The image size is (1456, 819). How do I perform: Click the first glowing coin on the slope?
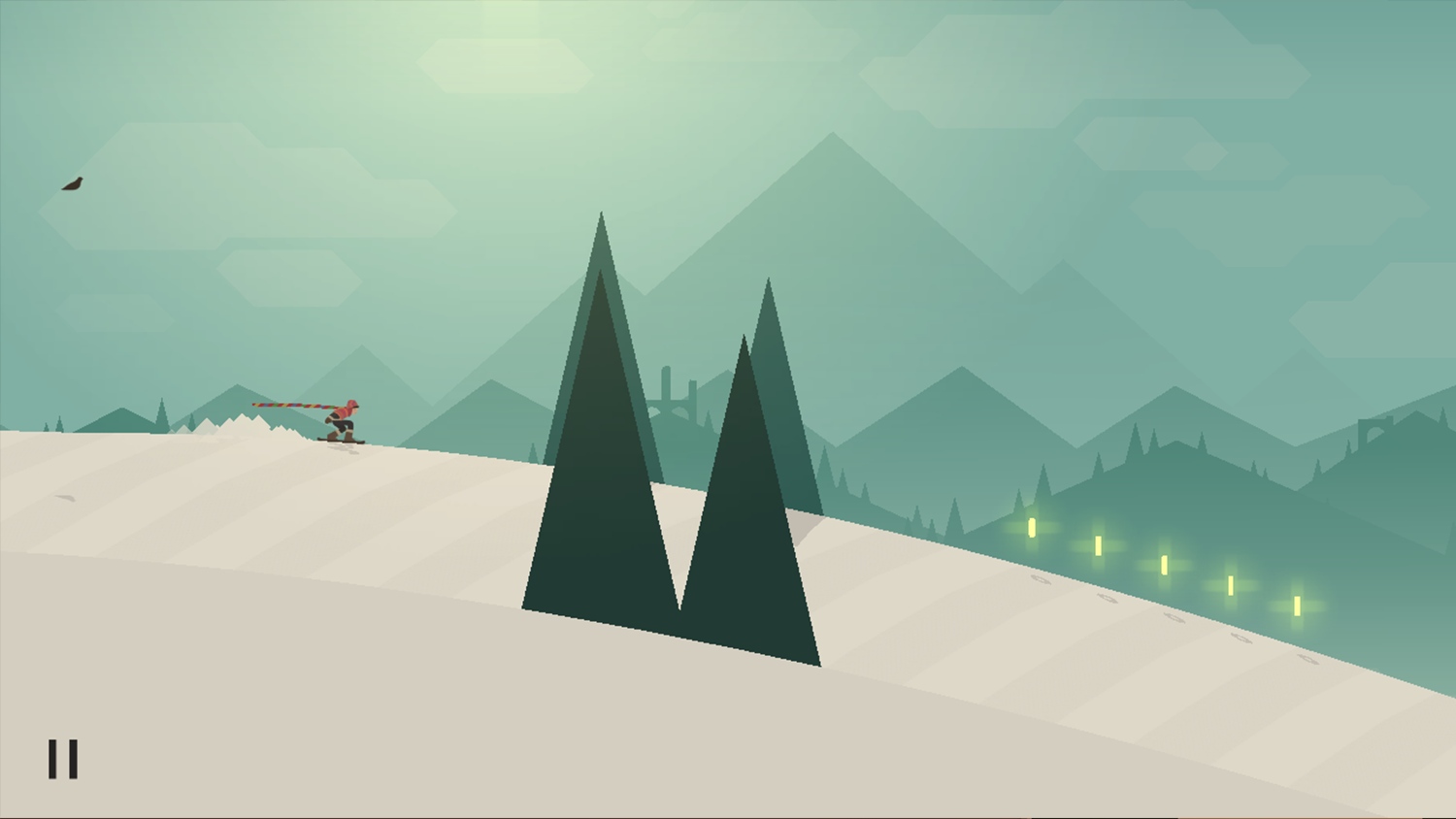click(1031, 527)
